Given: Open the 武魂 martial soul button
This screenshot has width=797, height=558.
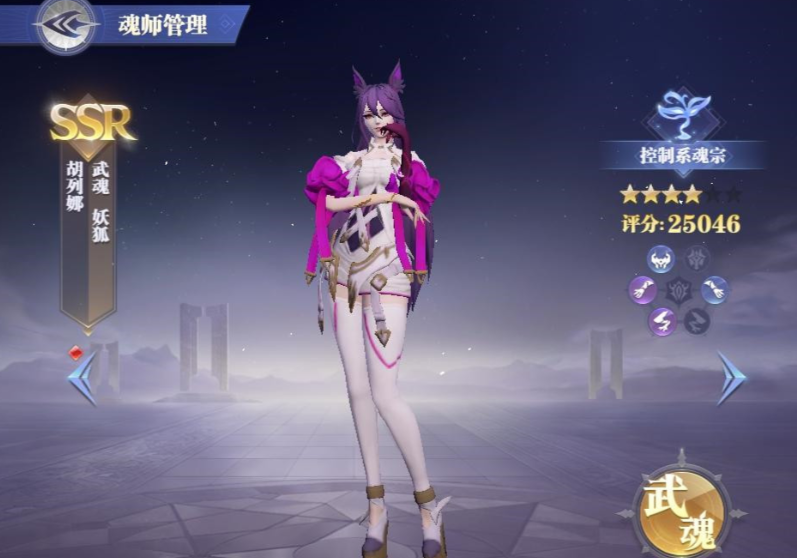Looking at the screenshot, I should click(679, 509).
